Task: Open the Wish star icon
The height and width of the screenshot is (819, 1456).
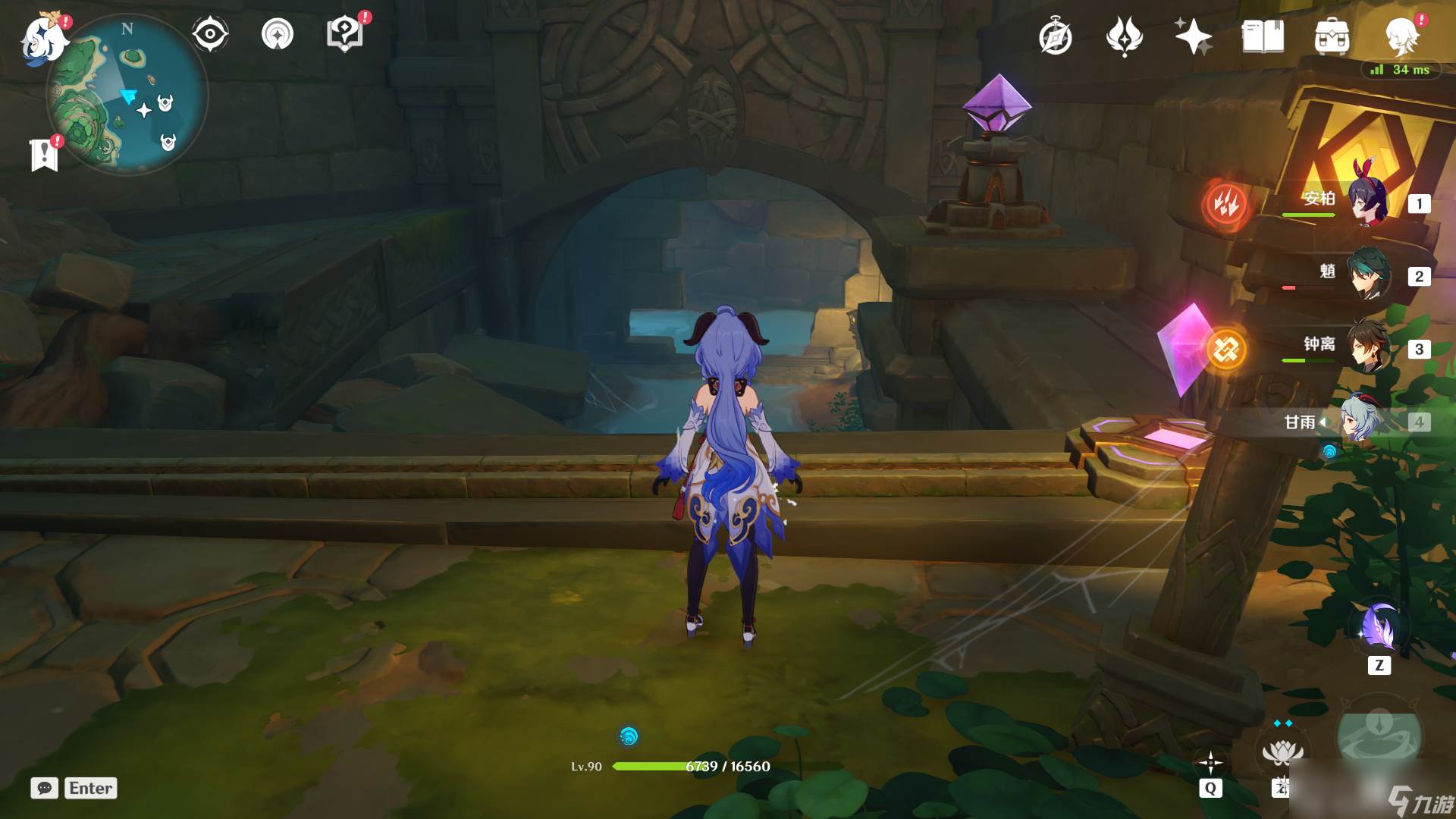Action: pyautogui.click(x=1193, y=36)
